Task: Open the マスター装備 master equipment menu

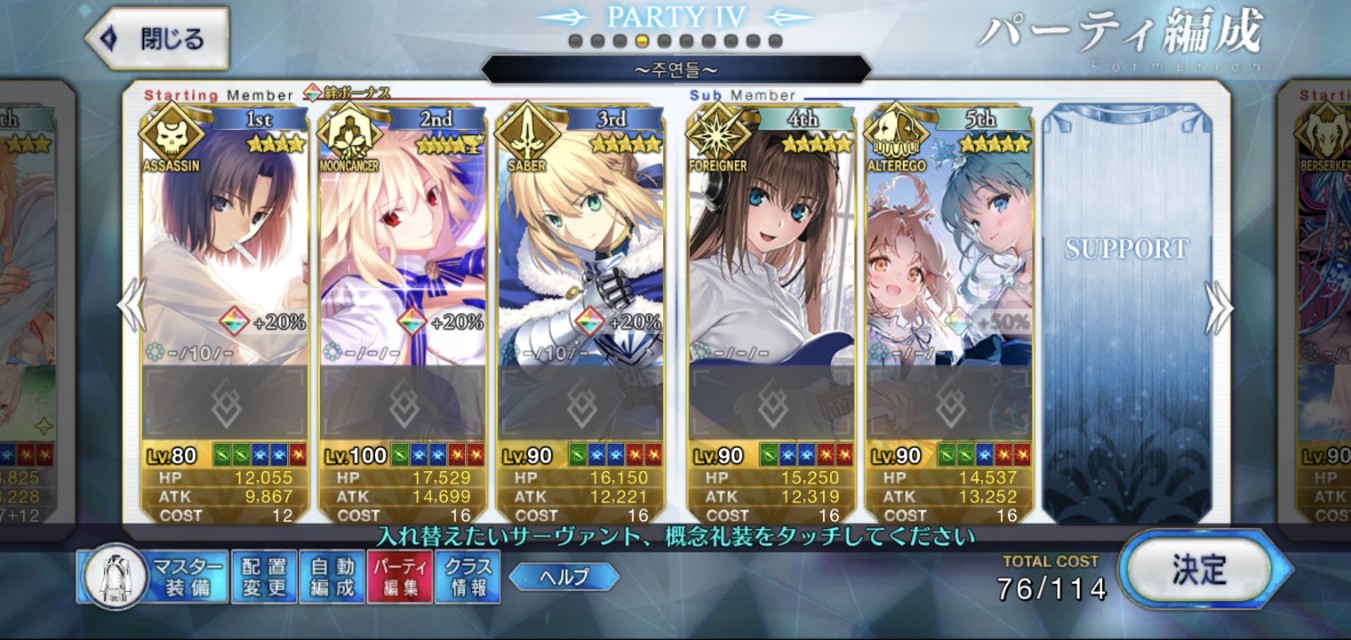Action: point(152,577)
